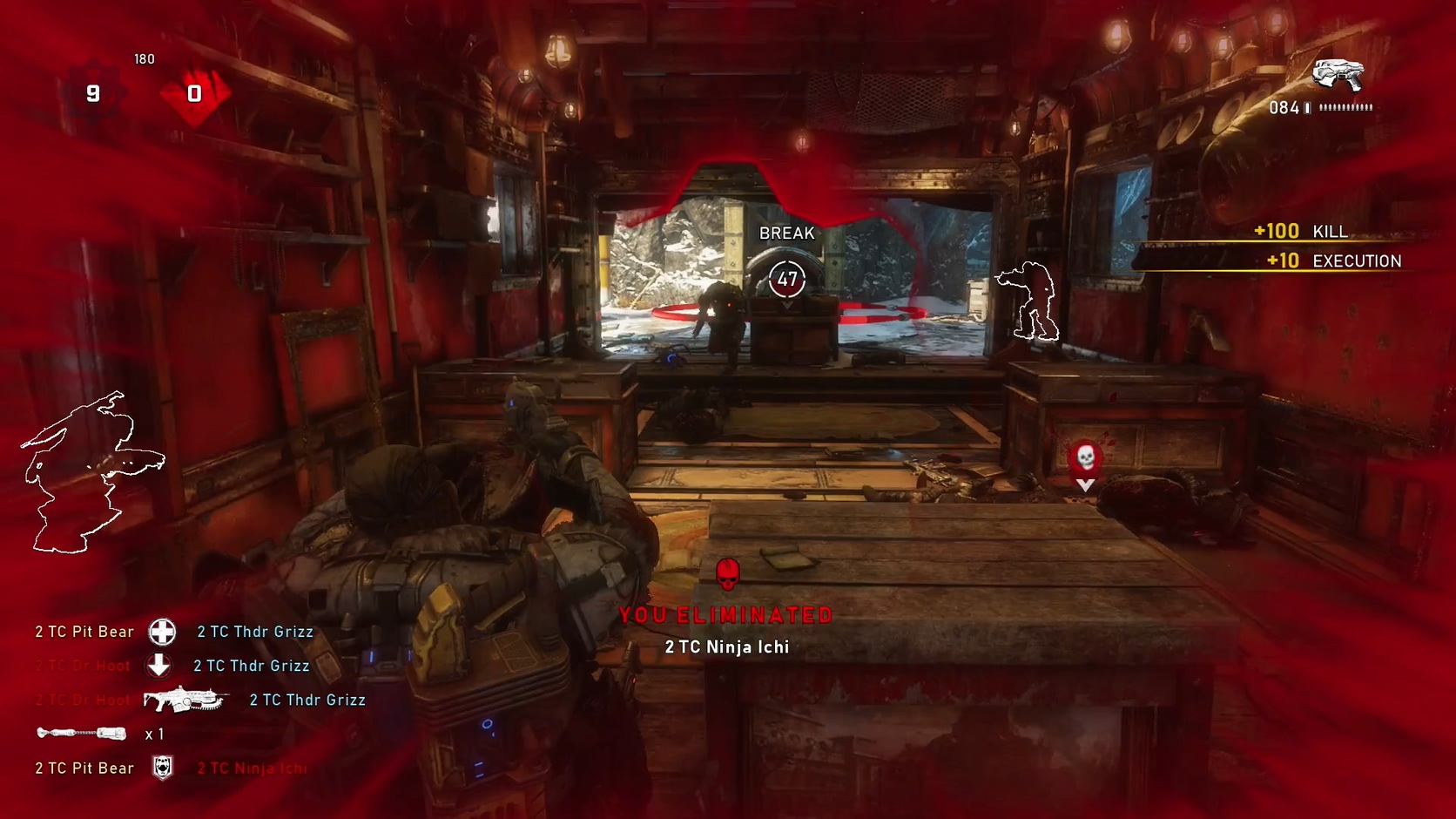The image size is (1456, 819).
Task: Click the execution skull badge beside 2 TC Pit Bear
Action: pyautogui.click(x=164, y=767)
